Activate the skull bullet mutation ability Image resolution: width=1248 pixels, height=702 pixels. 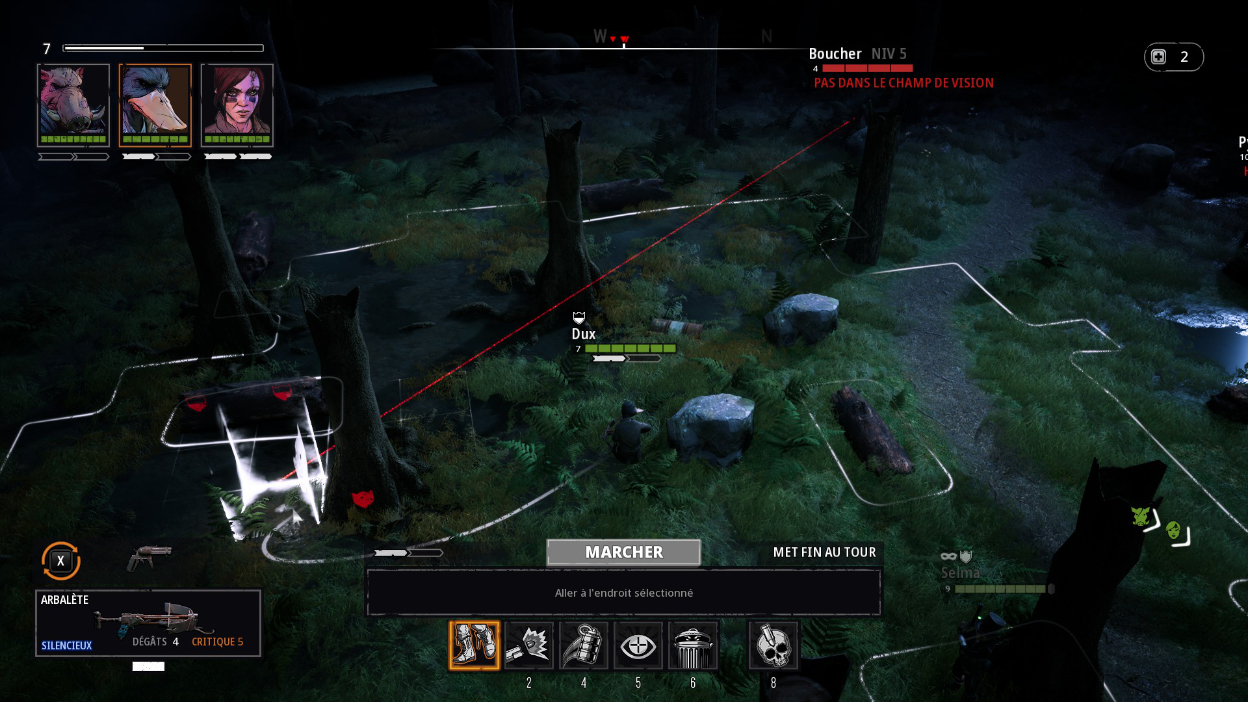coord(774,645)
